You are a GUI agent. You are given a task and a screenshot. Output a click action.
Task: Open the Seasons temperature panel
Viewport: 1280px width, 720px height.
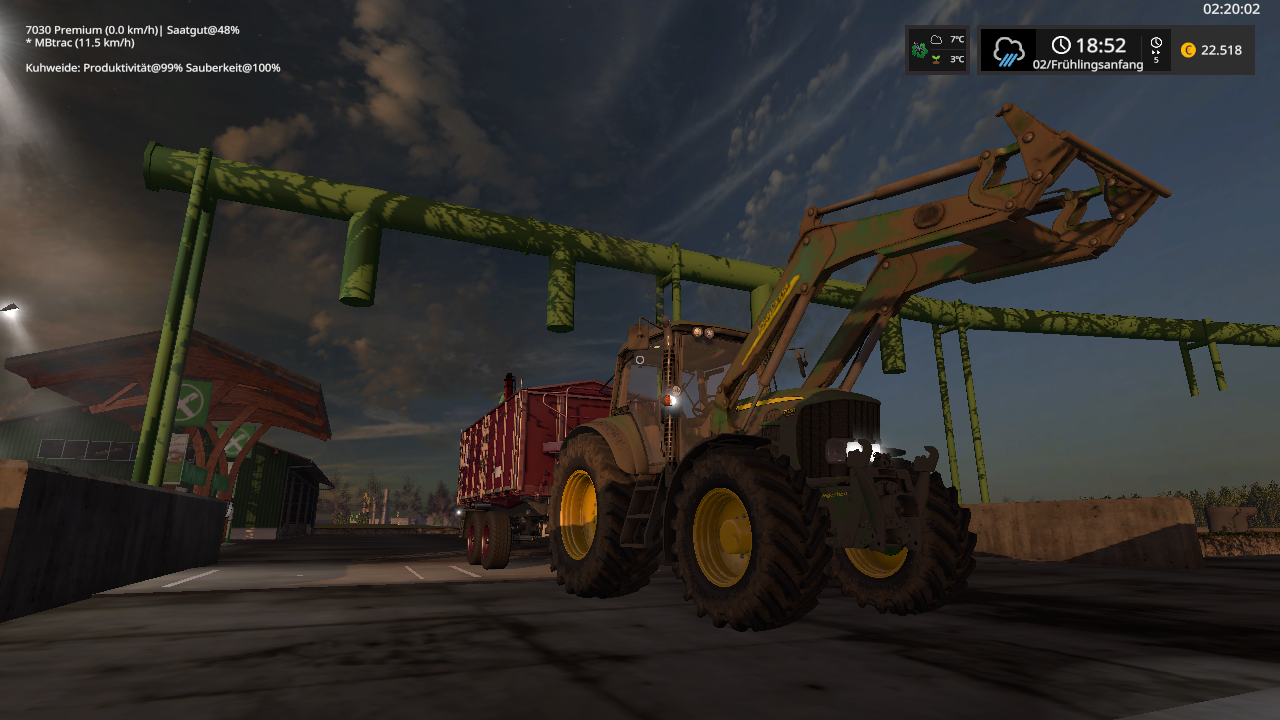click(938, 50)
